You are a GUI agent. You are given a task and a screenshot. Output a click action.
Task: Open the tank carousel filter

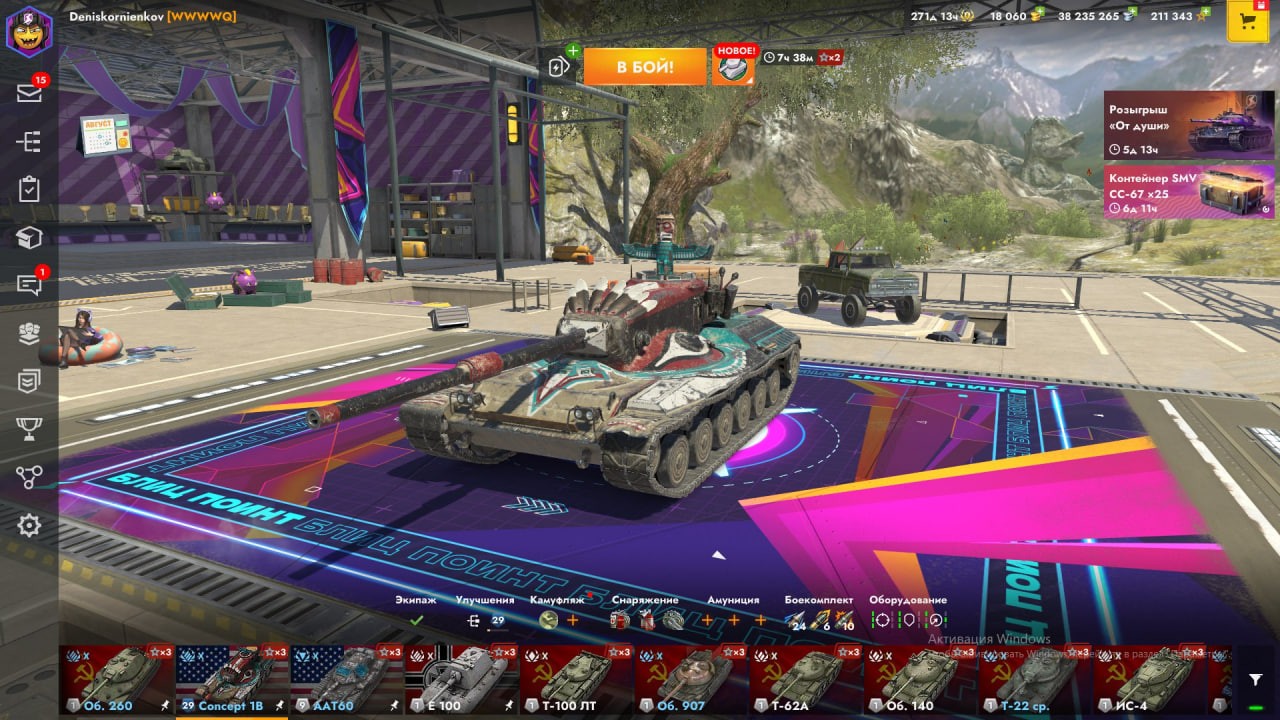1255,680
